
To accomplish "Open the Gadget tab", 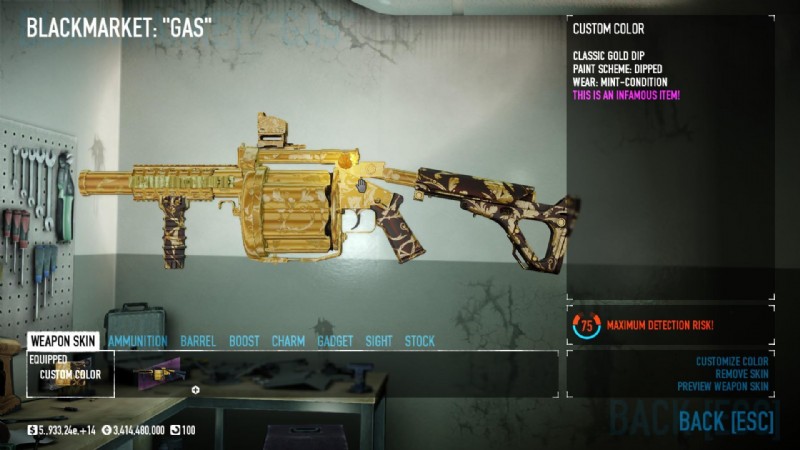I will click(335, 341).
